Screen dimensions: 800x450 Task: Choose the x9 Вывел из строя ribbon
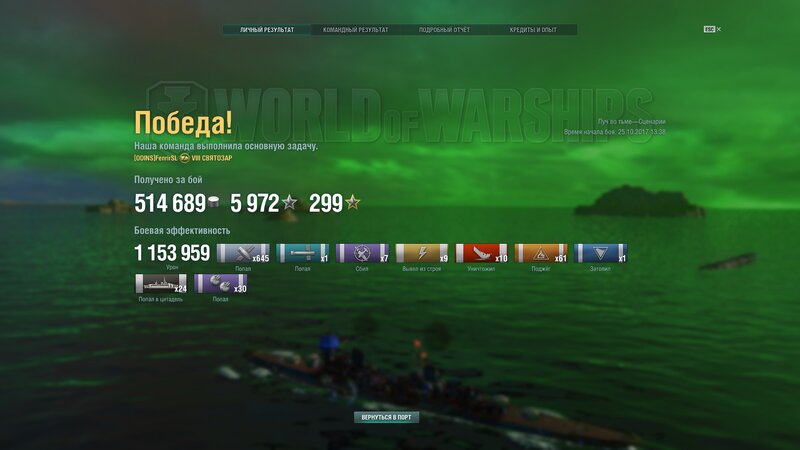click(x=422, y=253)
